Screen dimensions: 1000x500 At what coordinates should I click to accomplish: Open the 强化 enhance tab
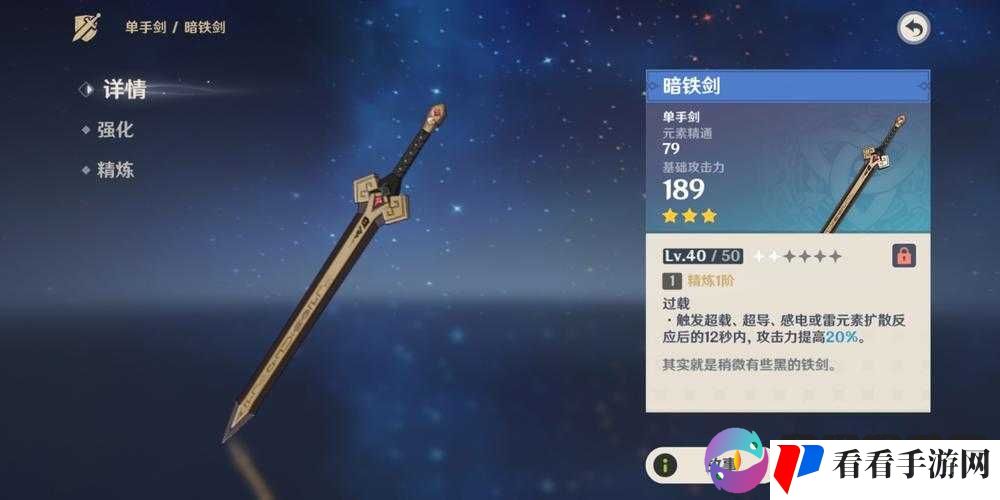114,130
